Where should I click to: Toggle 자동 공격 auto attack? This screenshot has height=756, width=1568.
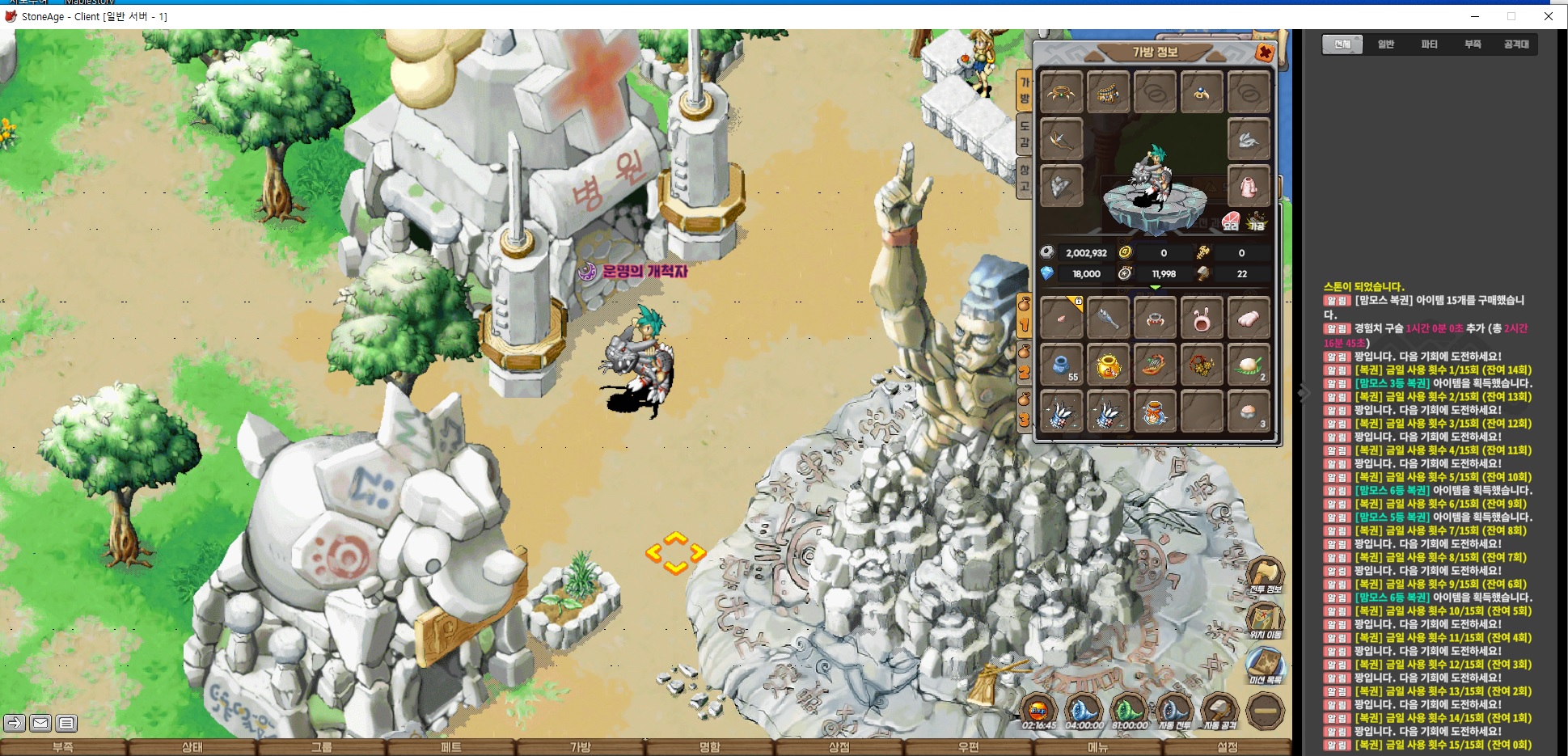coord(1219,712)
